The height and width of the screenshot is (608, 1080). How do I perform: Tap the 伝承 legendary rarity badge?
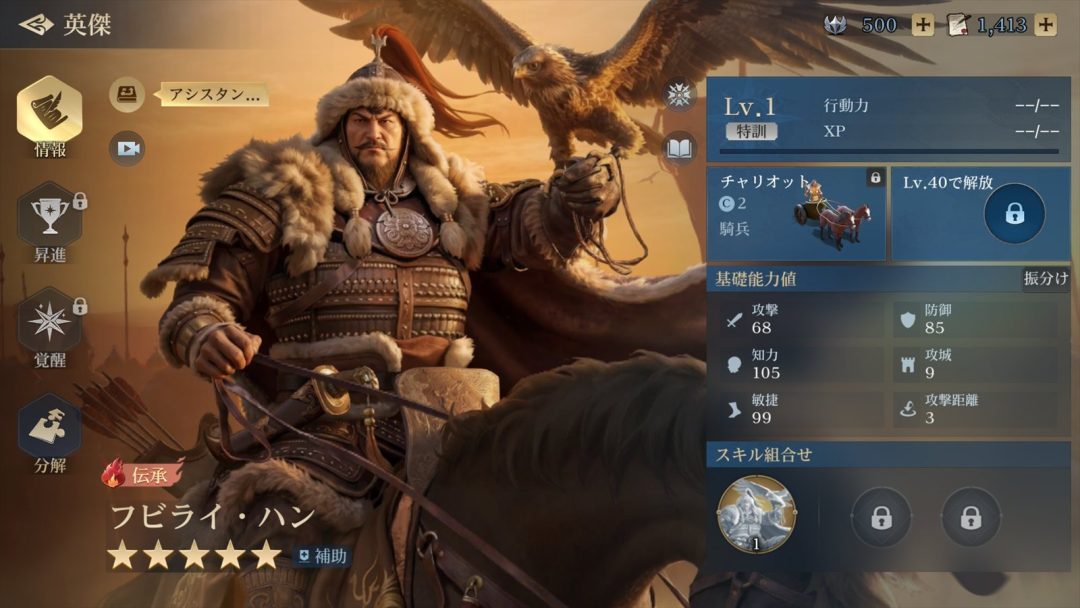pos(142,473)
